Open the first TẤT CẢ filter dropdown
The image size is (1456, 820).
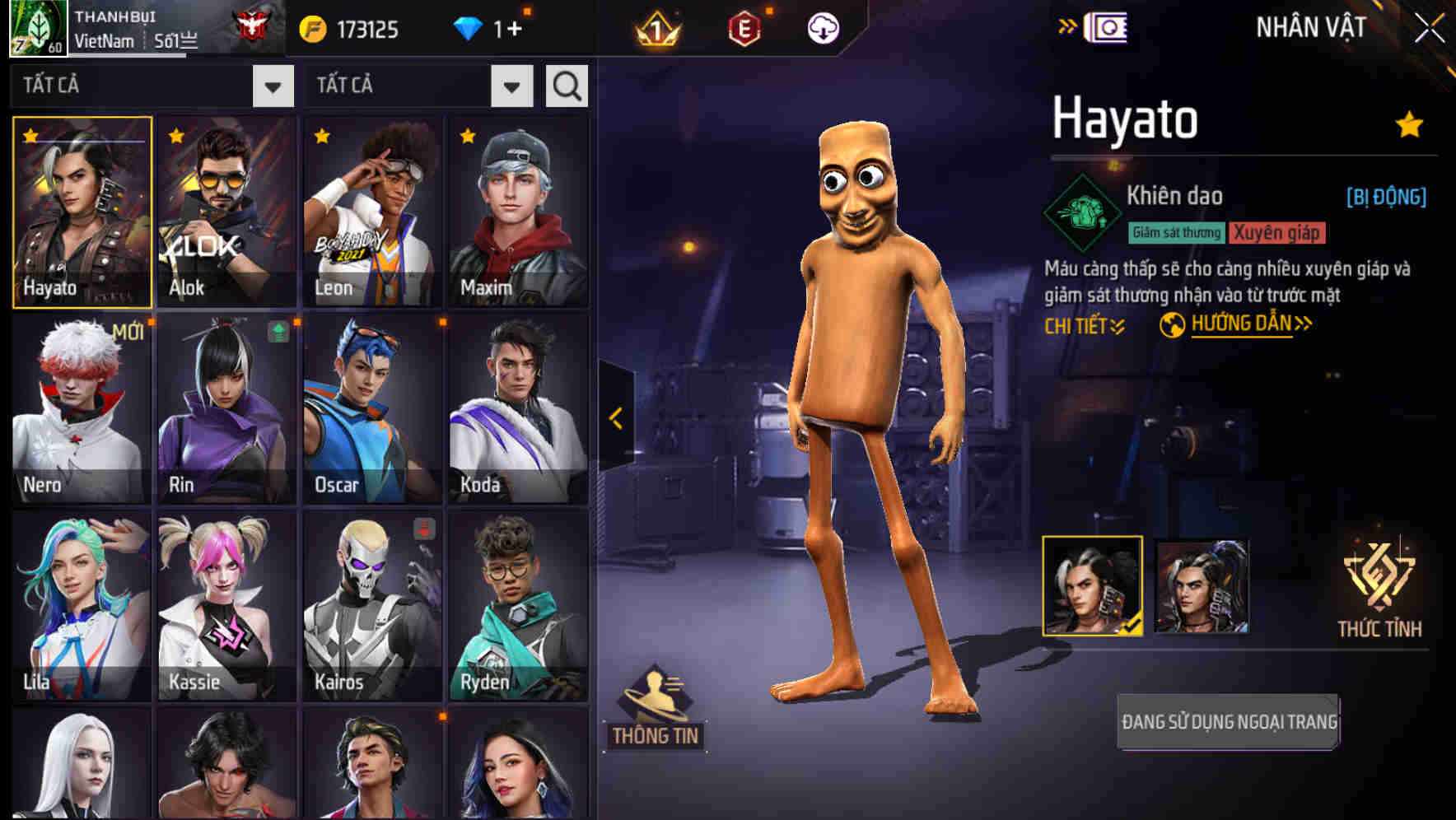point(152,85)
